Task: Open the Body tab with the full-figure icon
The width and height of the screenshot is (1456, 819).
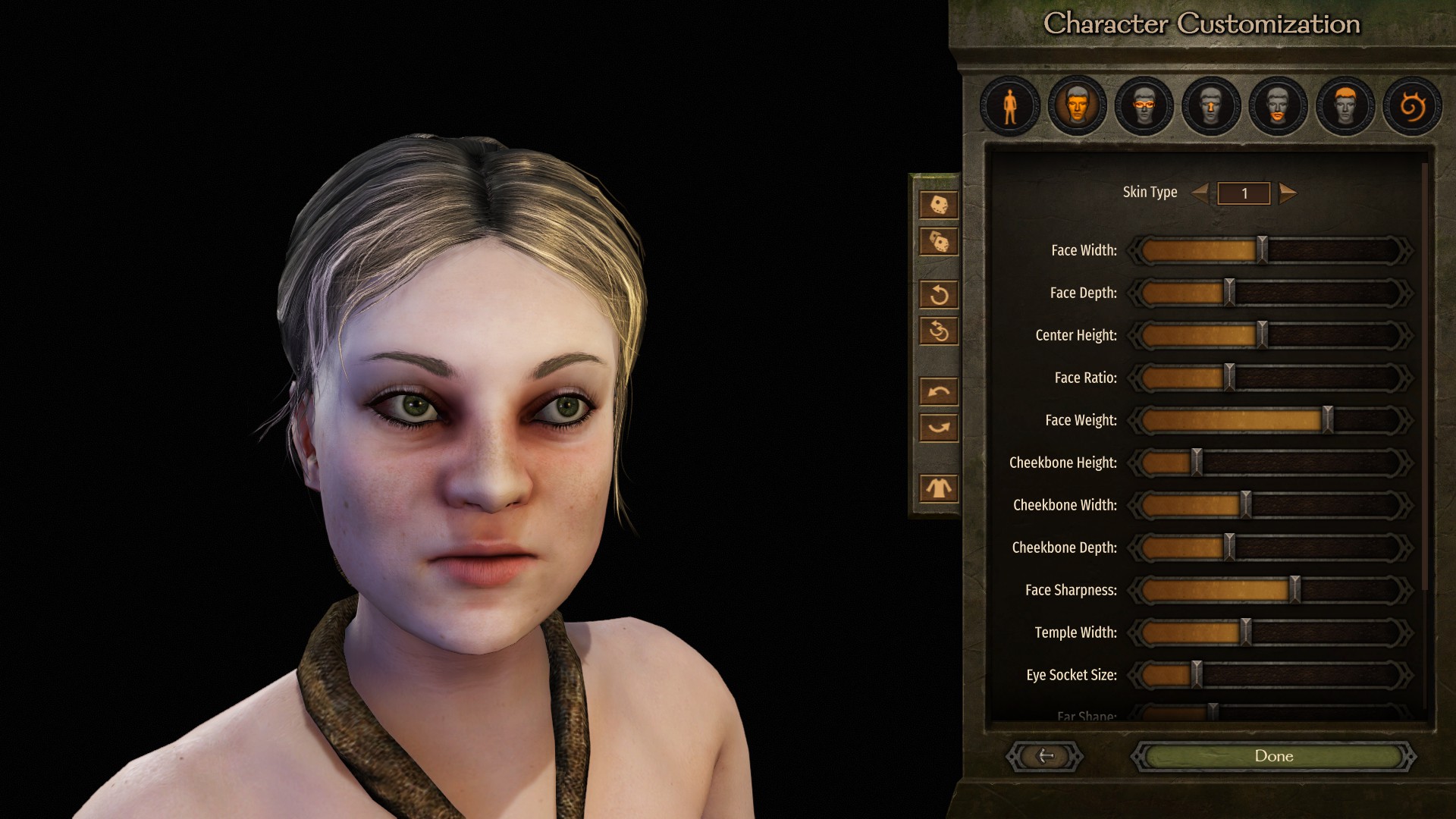Action: 1010,106
